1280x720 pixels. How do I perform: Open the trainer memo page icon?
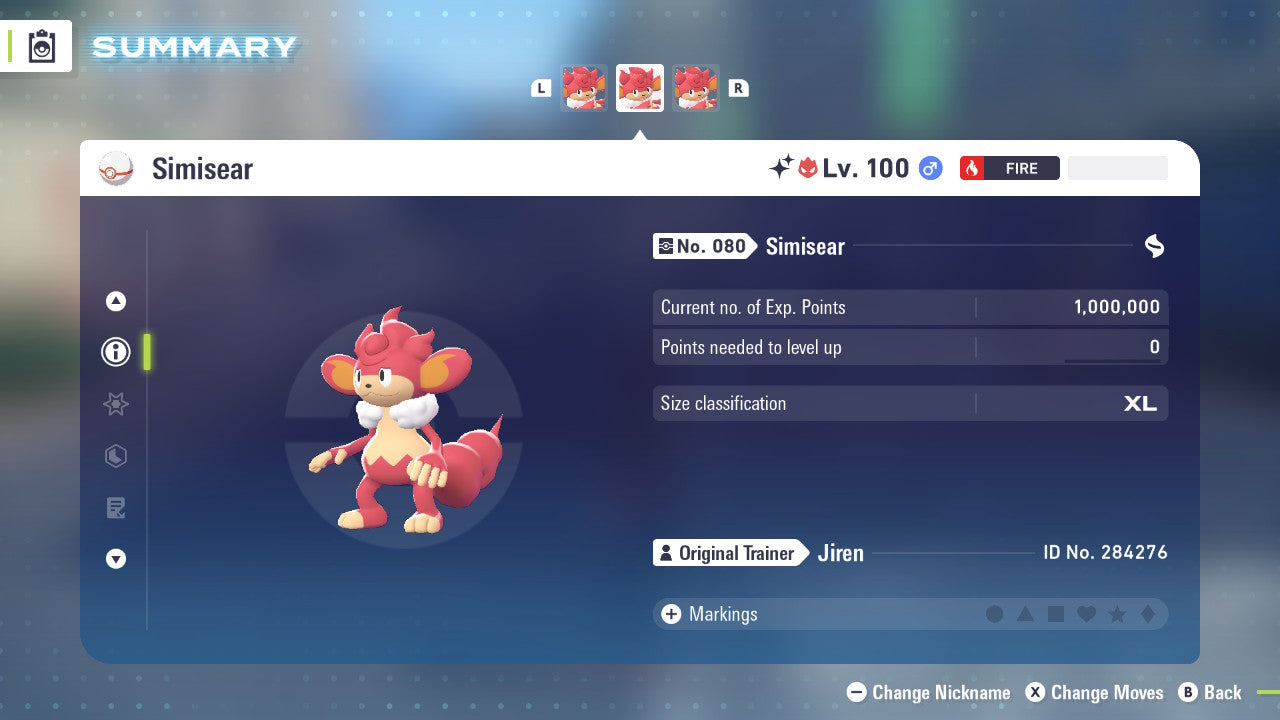coord(115,508)
